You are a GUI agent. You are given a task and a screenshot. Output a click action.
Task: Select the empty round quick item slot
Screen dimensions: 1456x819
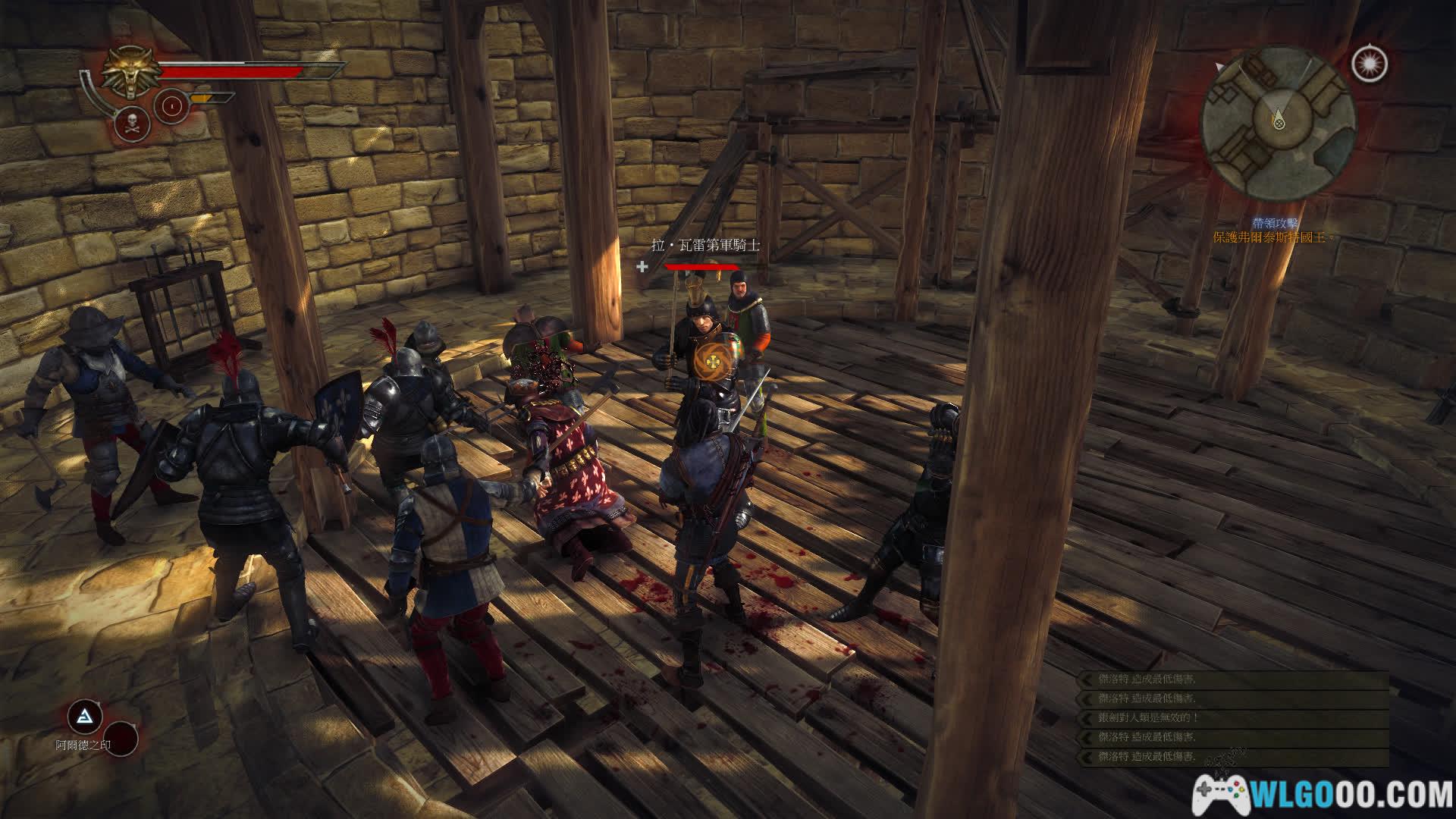[x=120, y=738]
